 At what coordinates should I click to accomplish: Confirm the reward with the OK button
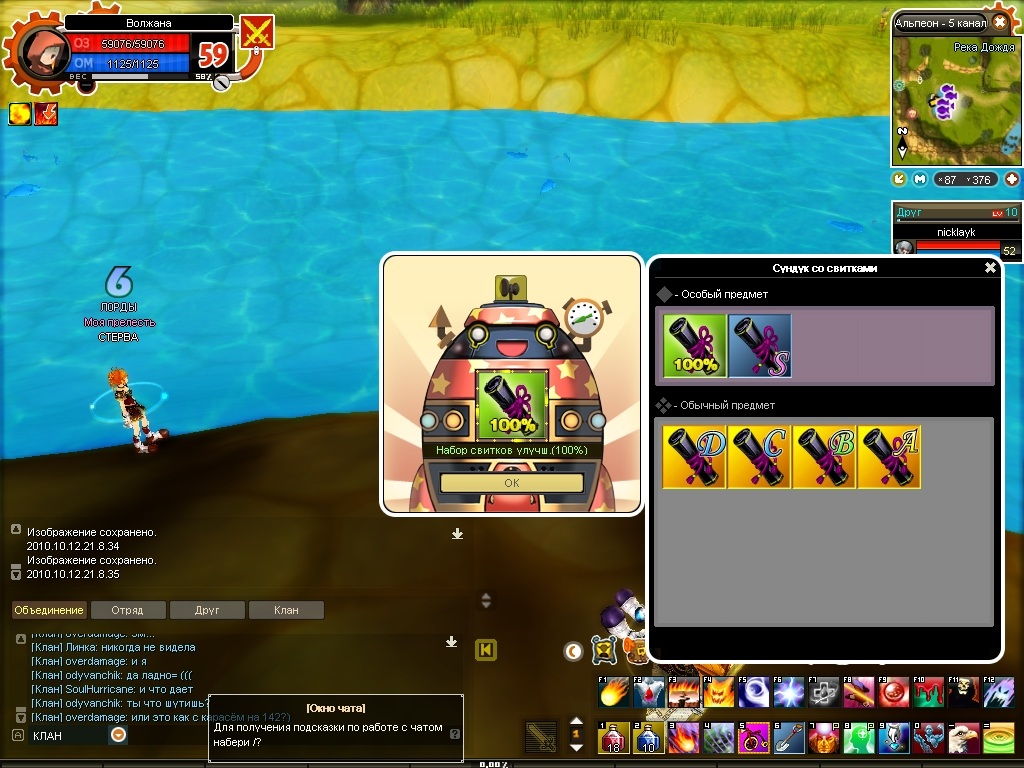[511, 482]
